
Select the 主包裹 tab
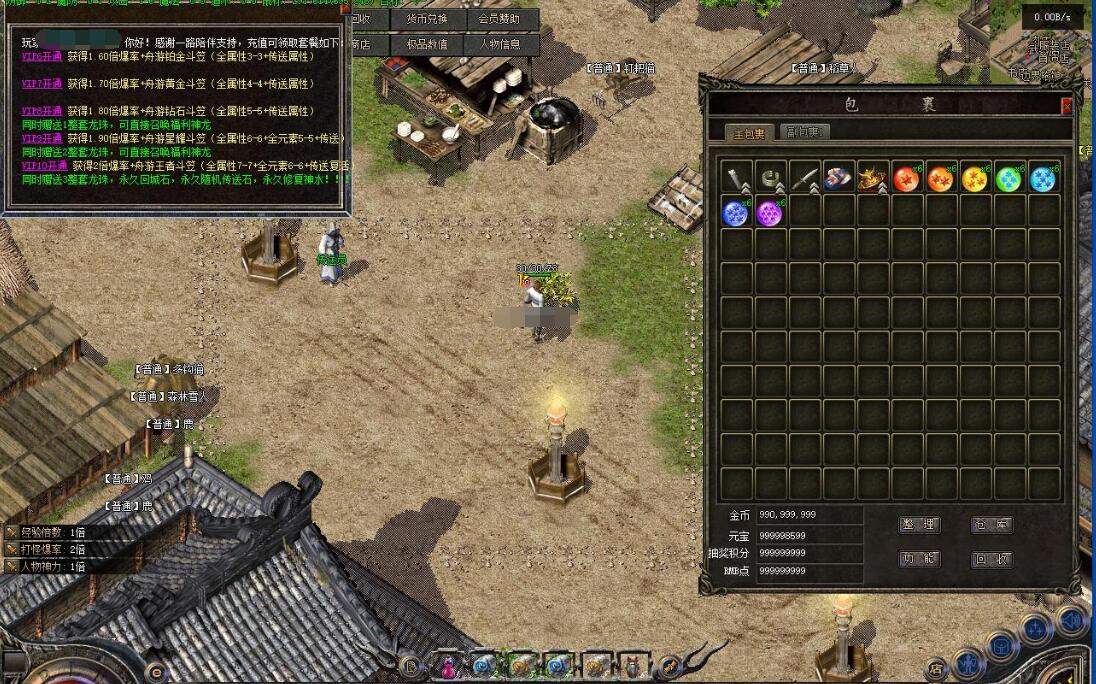pos(747,133)
